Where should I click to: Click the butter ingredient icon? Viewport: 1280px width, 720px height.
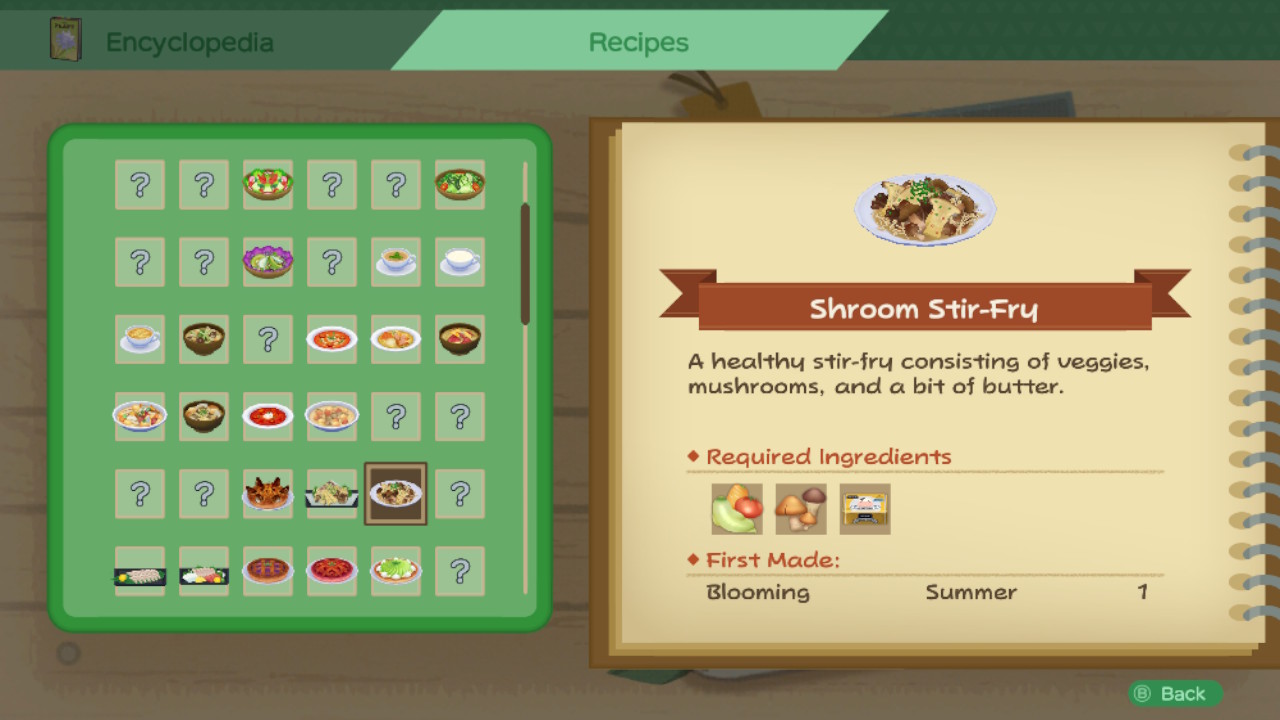coord(864,508)
